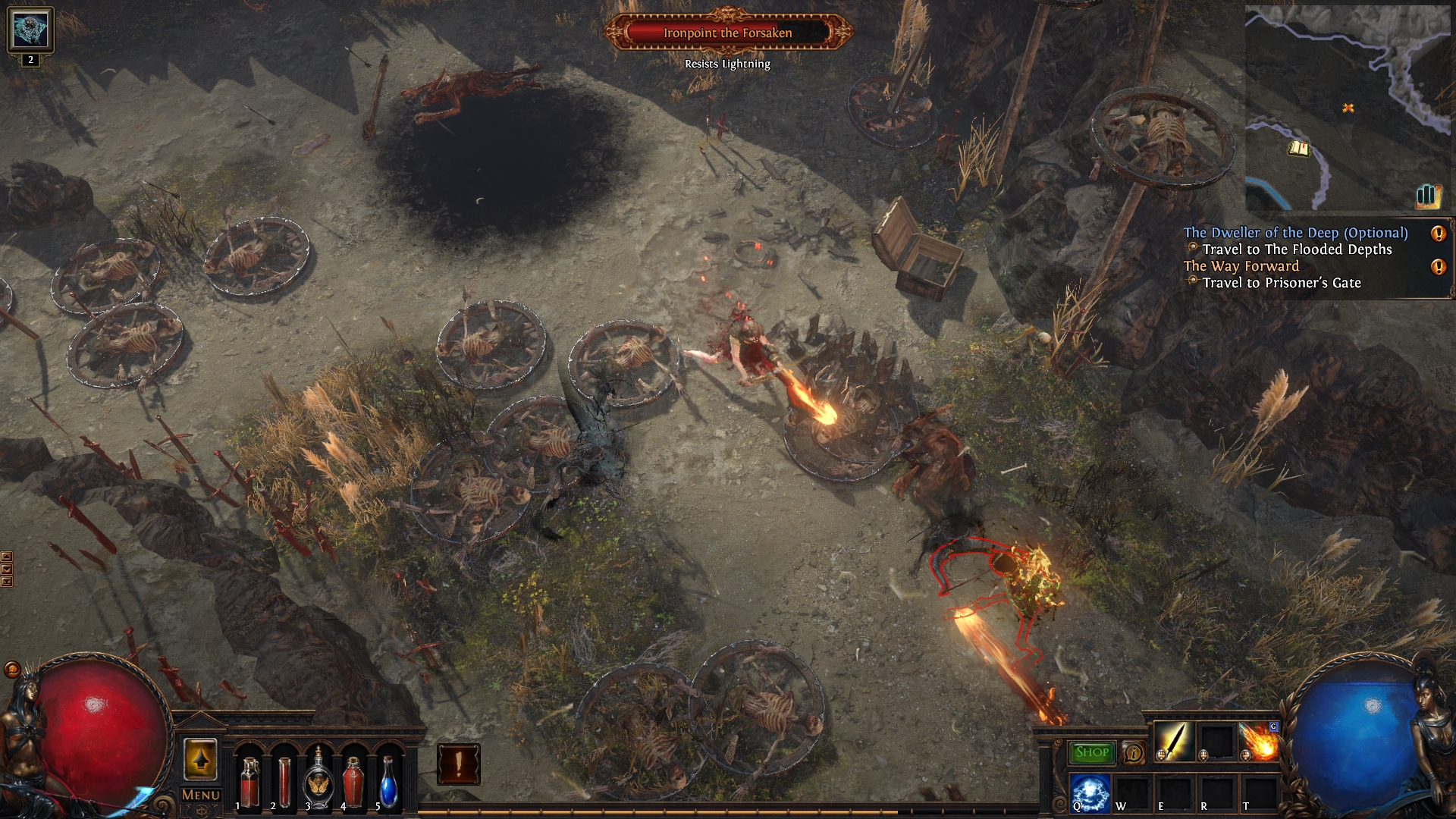
Task: Select the fireball skill icon
Action: 1259,741
